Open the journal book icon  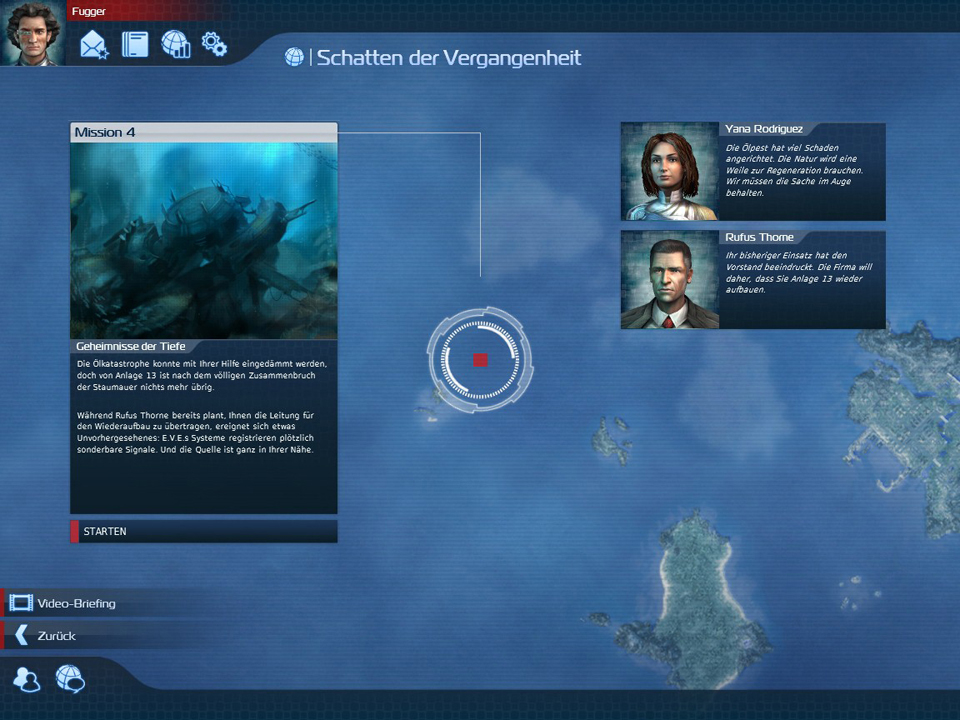coord(135,45)
